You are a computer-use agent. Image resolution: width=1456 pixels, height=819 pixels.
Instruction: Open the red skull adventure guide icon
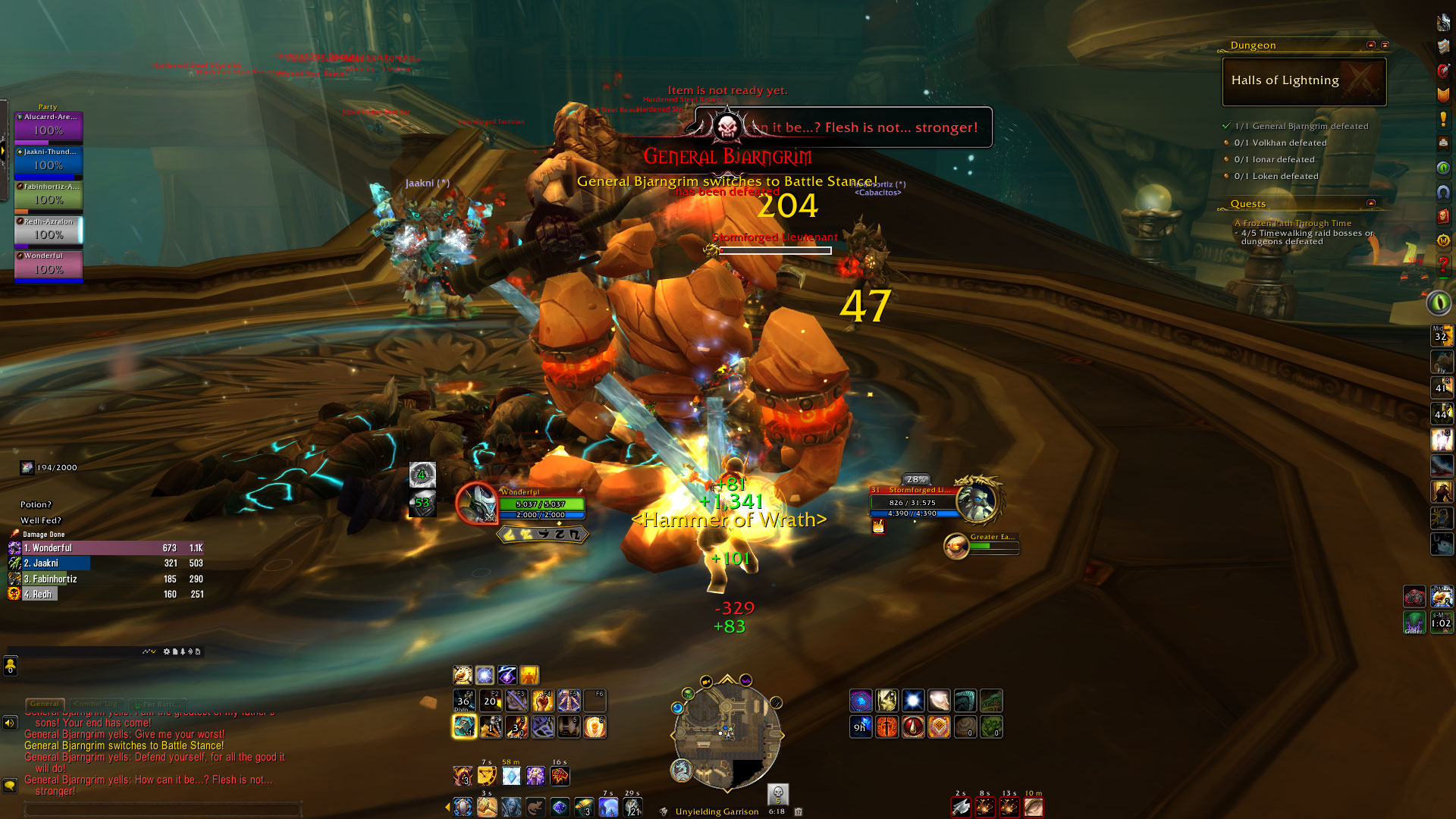coord(1442,216)
